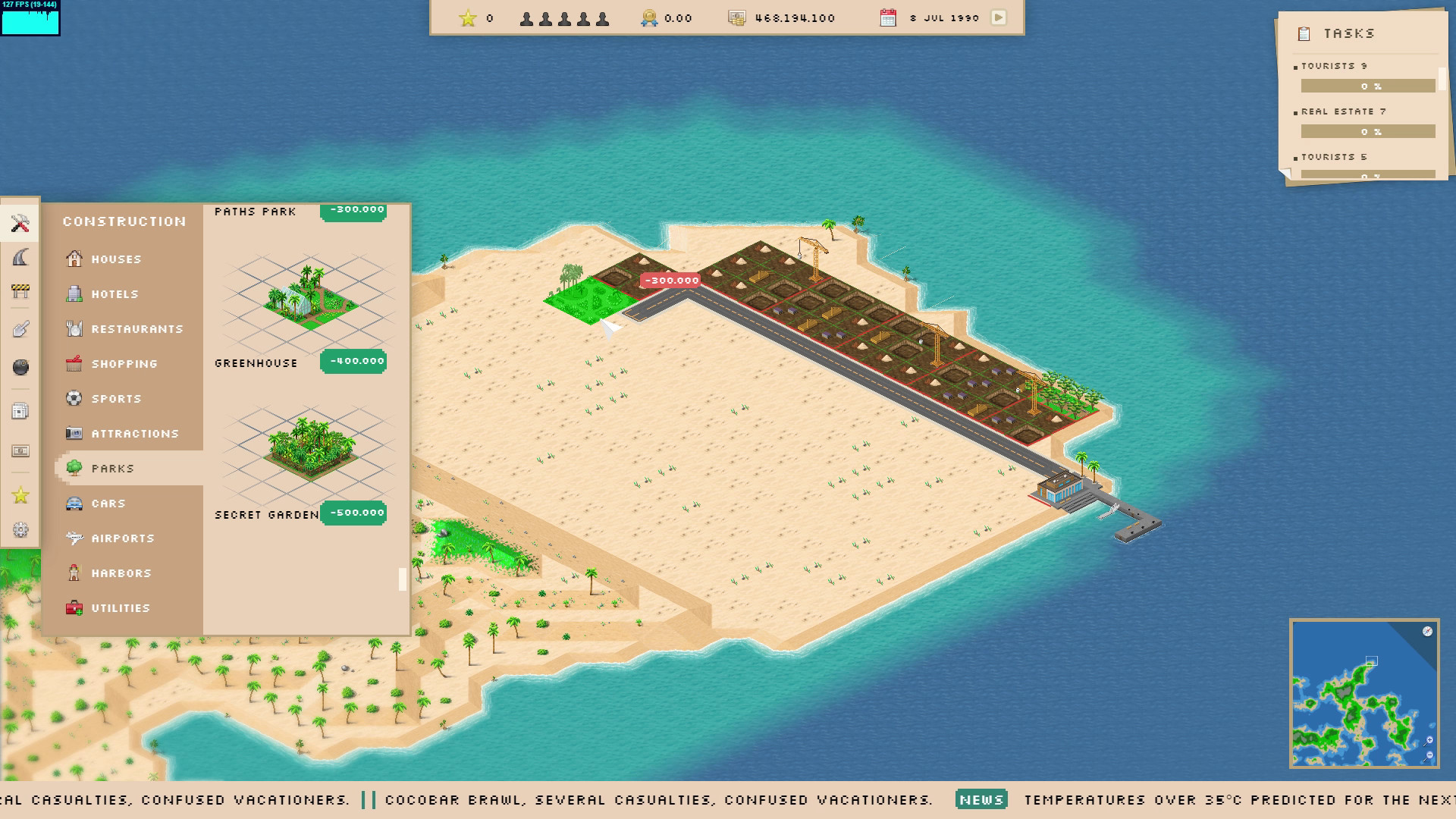Switch to the Parks category

click(x=114, y=468)
